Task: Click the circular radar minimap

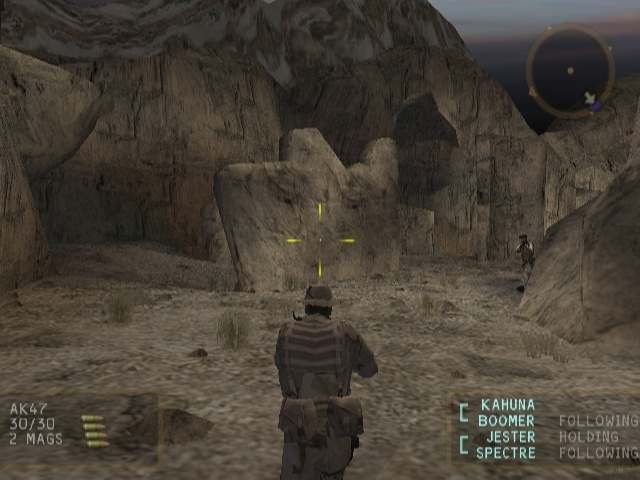Action: tap(570, 71)
